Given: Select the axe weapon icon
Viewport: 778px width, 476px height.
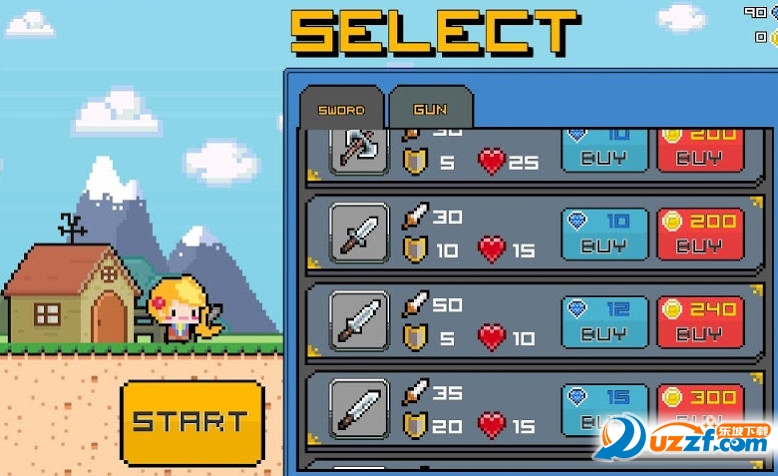Looking at the screenshot, I should 359,150.
